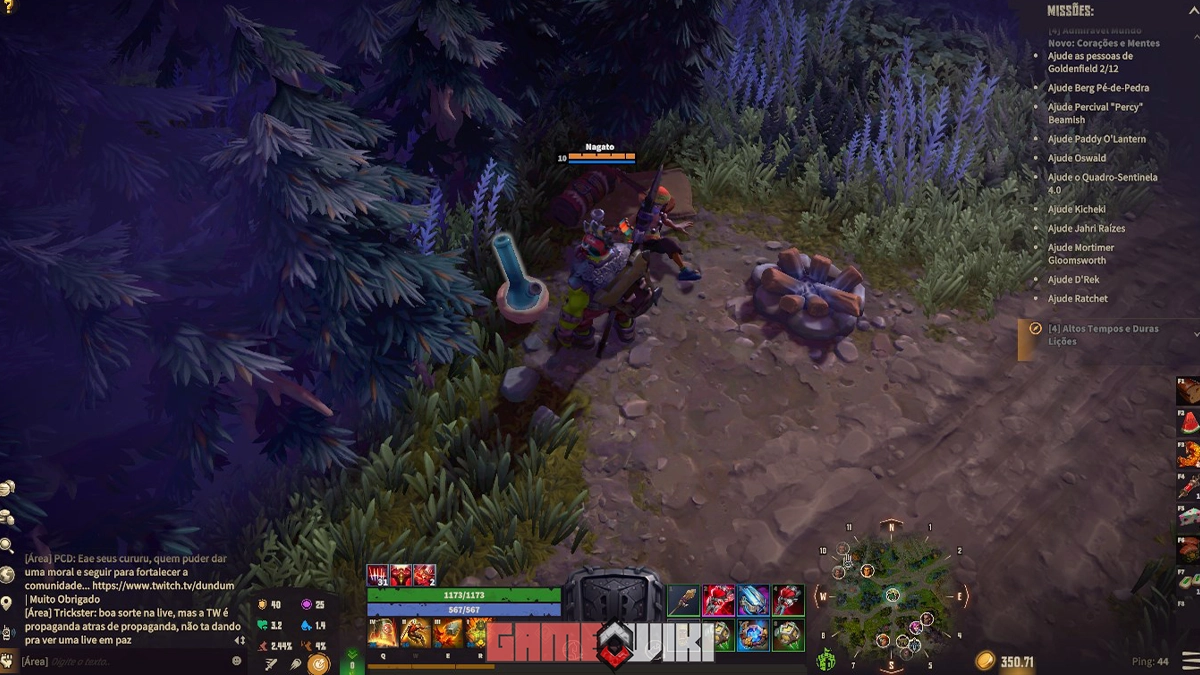
Task: Select the Ajude Oswald objective
Action: (1076, 158)
